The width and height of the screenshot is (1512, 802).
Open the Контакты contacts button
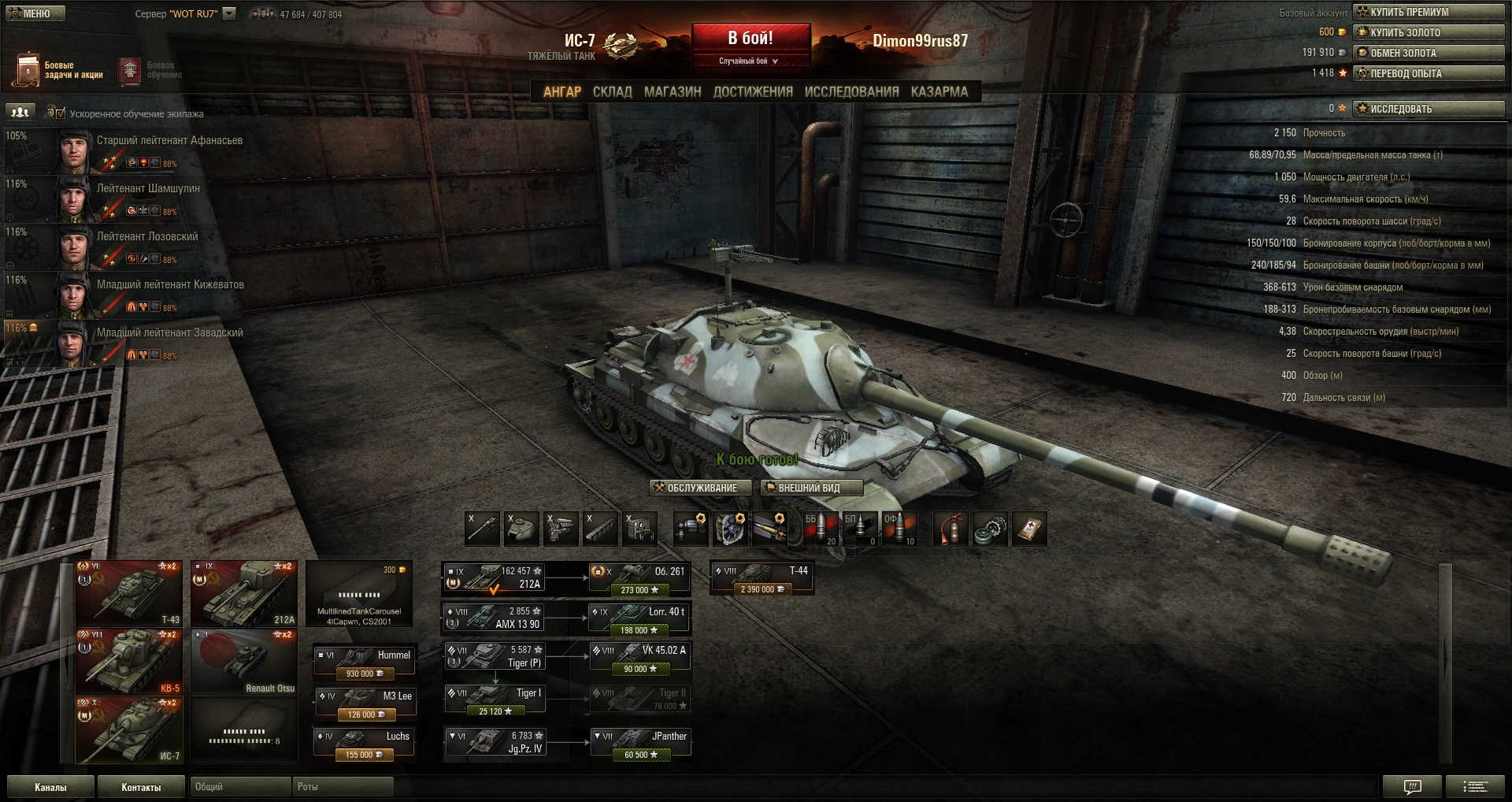[141, 787]
